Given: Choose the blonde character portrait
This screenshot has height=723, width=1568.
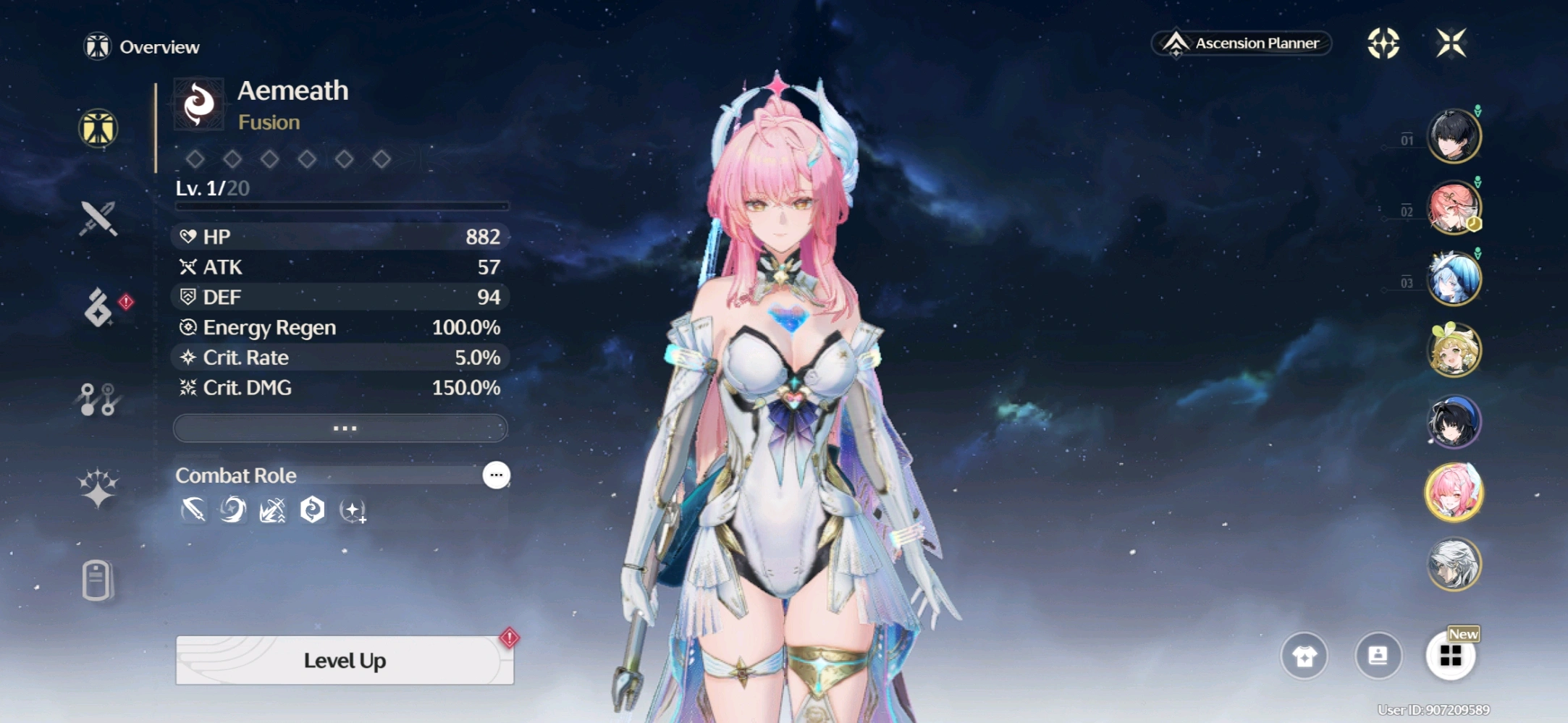Looking at the screenshot, I should tap(1453, 350).
